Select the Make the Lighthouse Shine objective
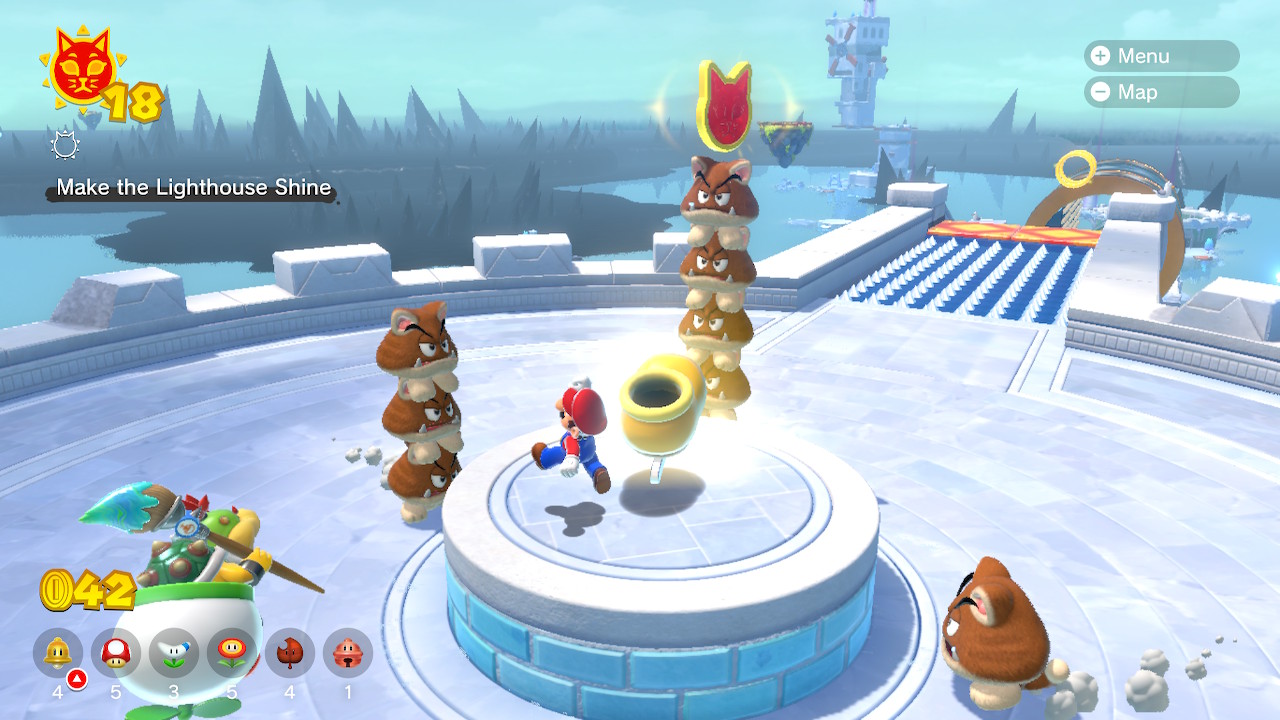 click(194, 188)
